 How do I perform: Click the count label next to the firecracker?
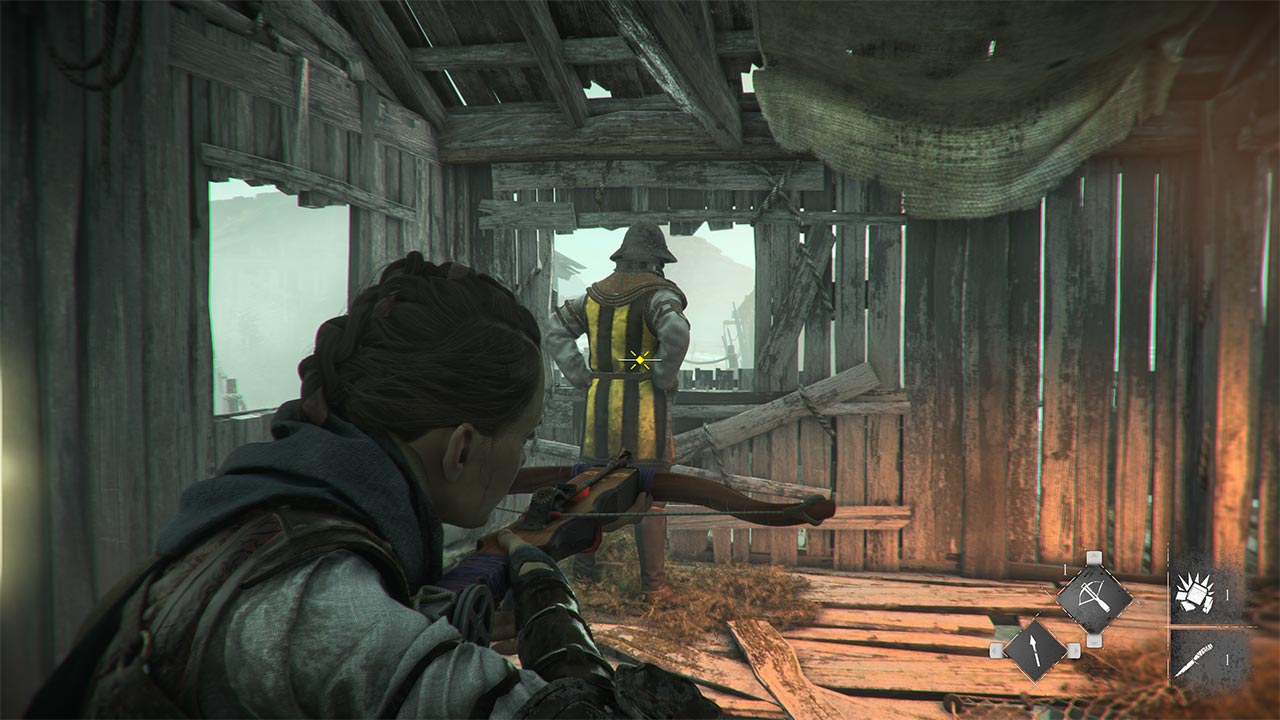point(1226,594)
